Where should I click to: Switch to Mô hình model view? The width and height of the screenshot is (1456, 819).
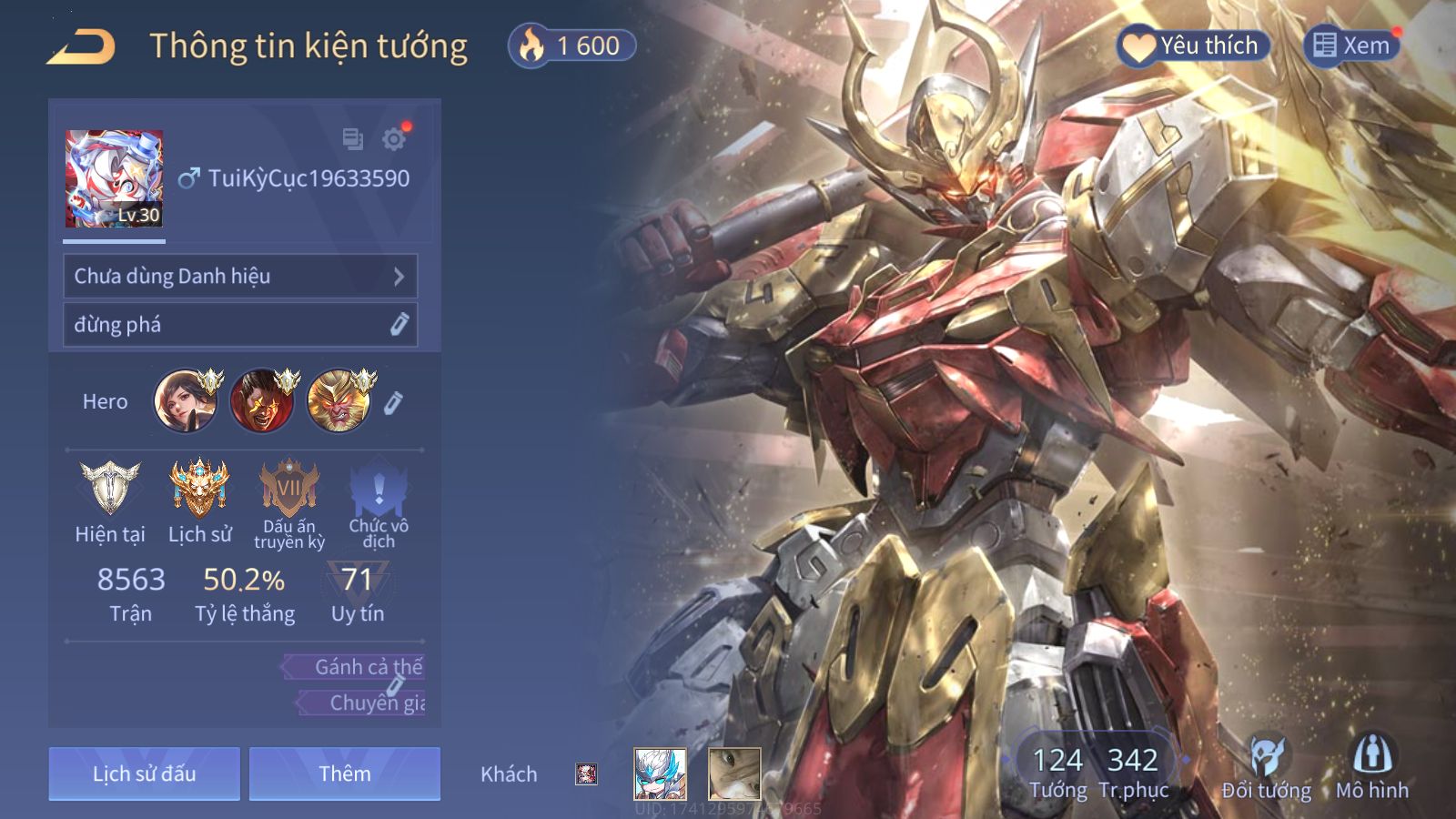tap(1371, 769)
